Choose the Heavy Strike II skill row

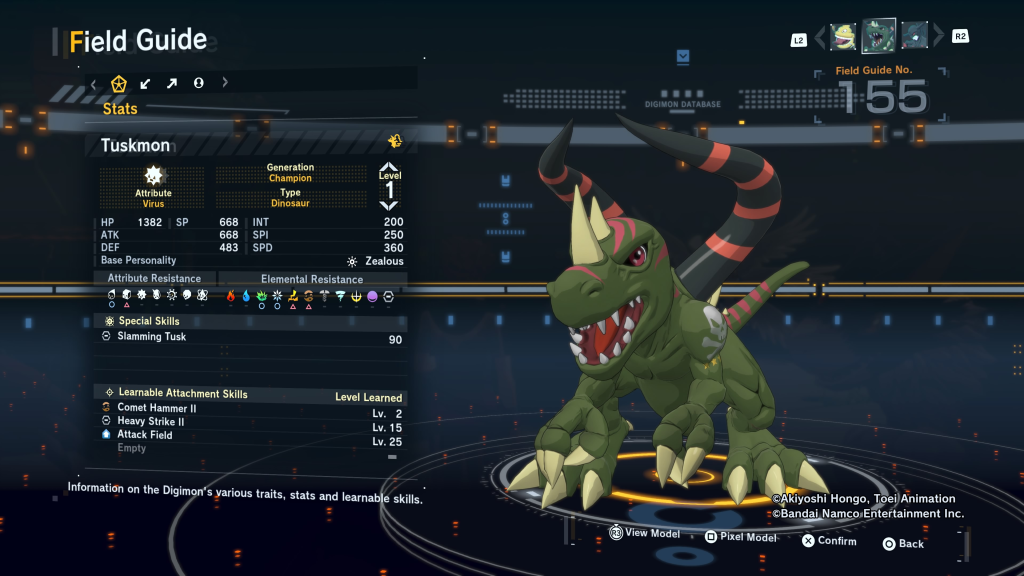click(x=250, y=422)
